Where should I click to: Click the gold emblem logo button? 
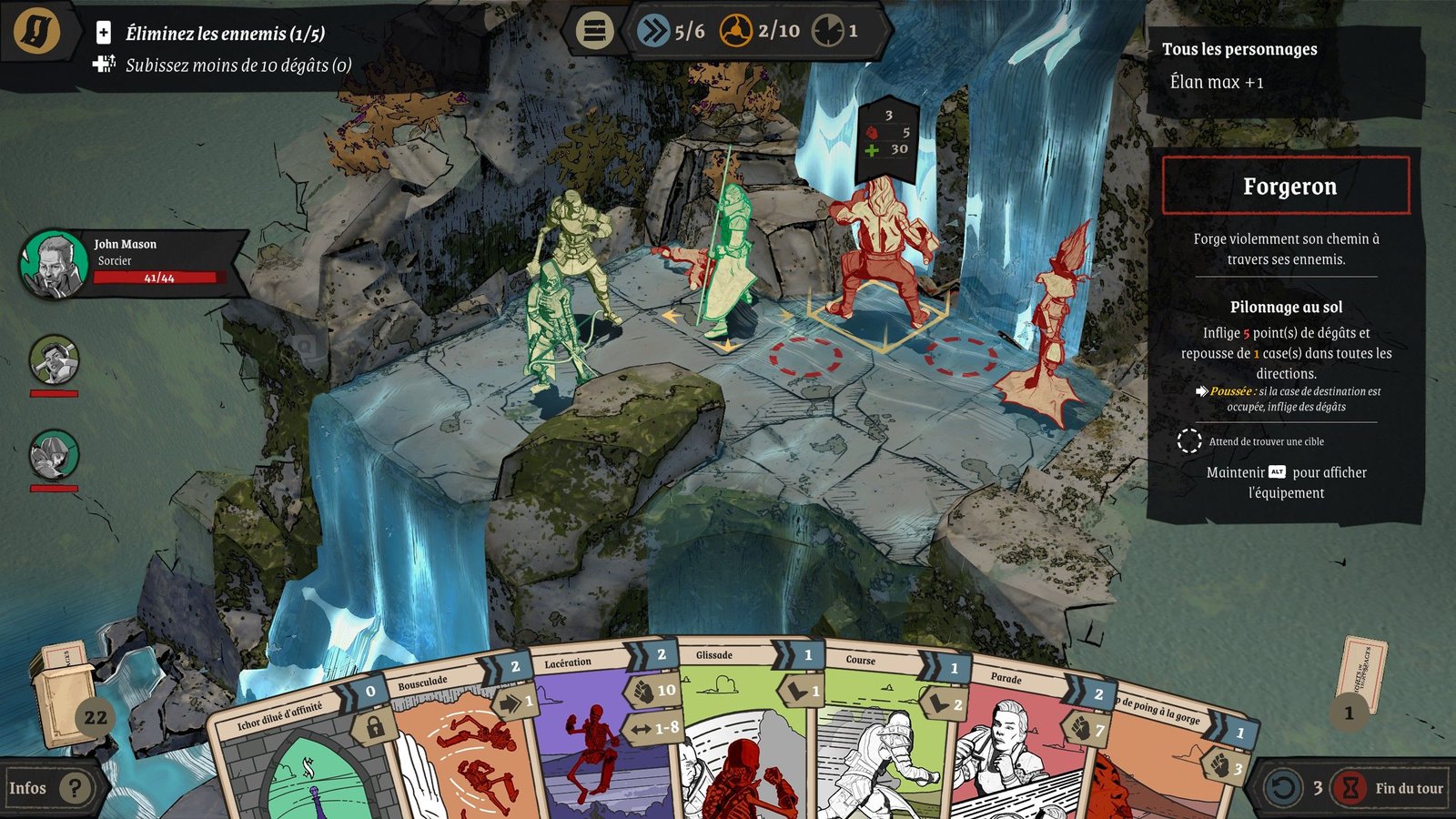point(37,31)
